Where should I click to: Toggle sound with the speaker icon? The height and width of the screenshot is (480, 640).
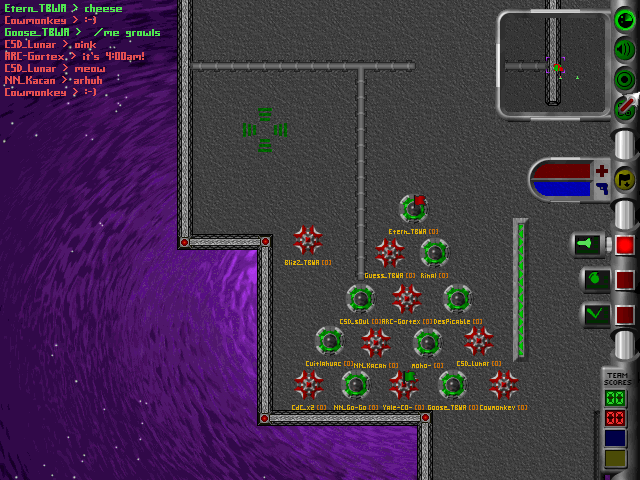pos(624,48)
